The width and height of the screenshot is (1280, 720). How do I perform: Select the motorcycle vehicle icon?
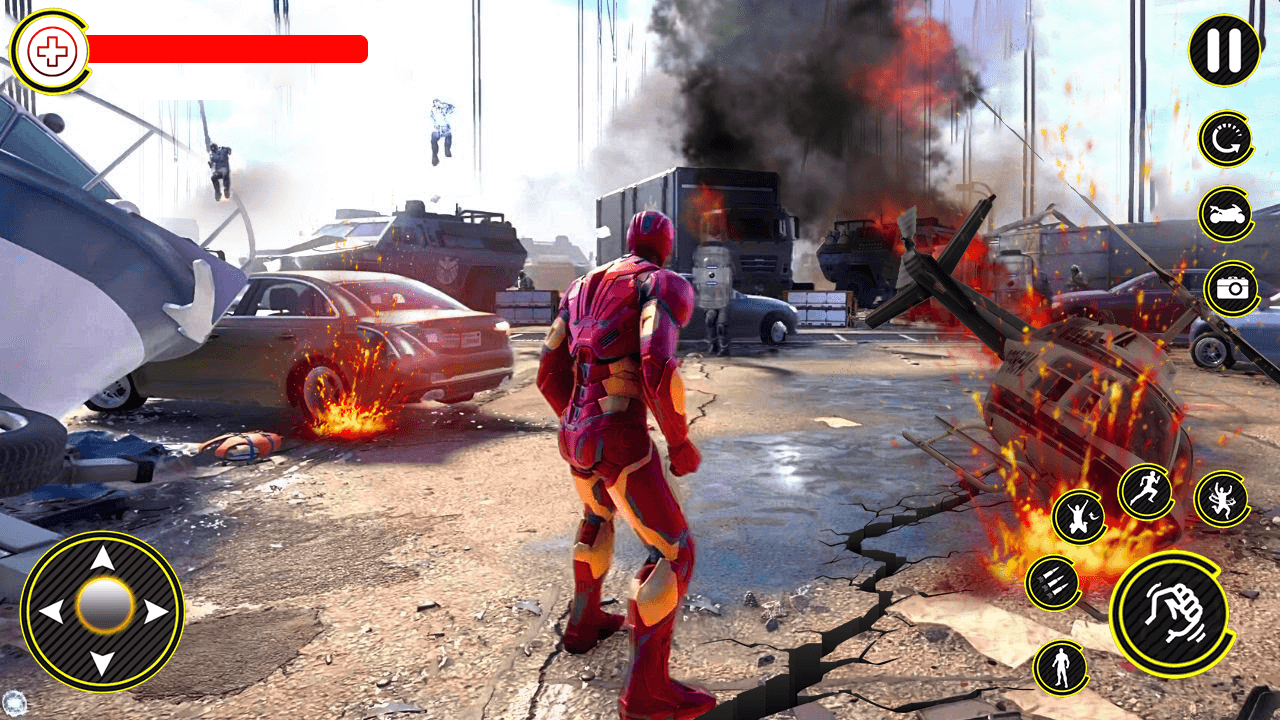(1225, 215)
